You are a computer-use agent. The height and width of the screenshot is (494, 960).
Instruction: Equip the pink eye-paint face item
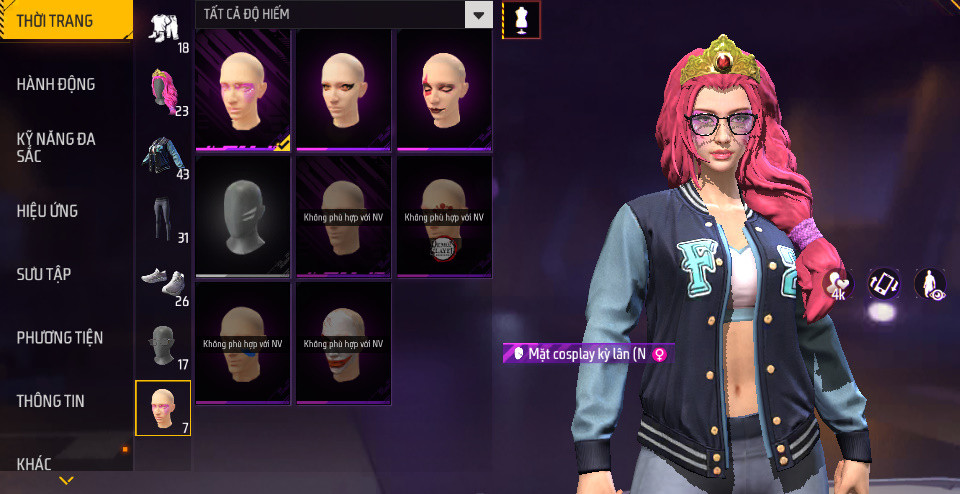(x=243, y=88)
